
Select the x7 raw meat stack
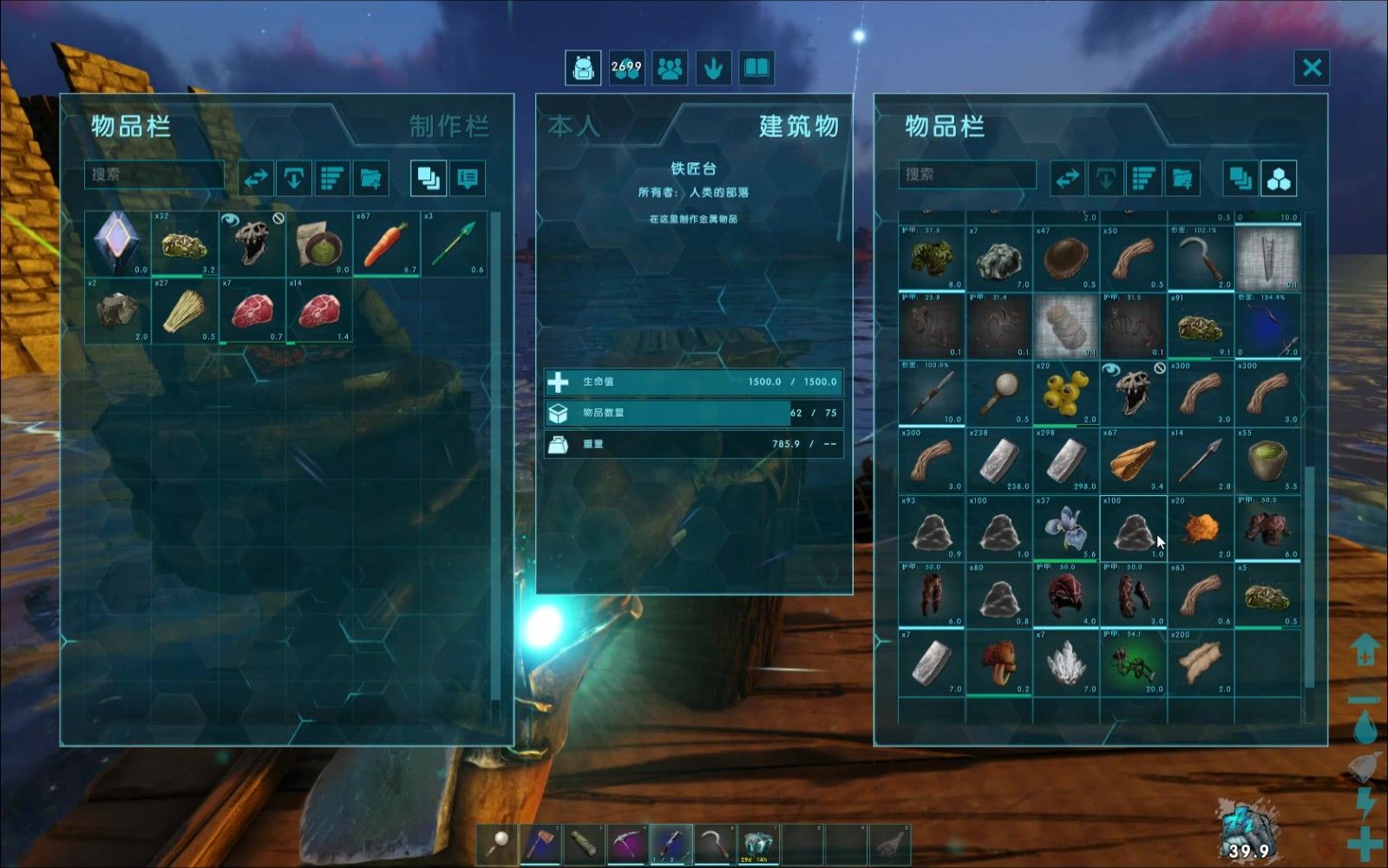click(x=252, y=310)
